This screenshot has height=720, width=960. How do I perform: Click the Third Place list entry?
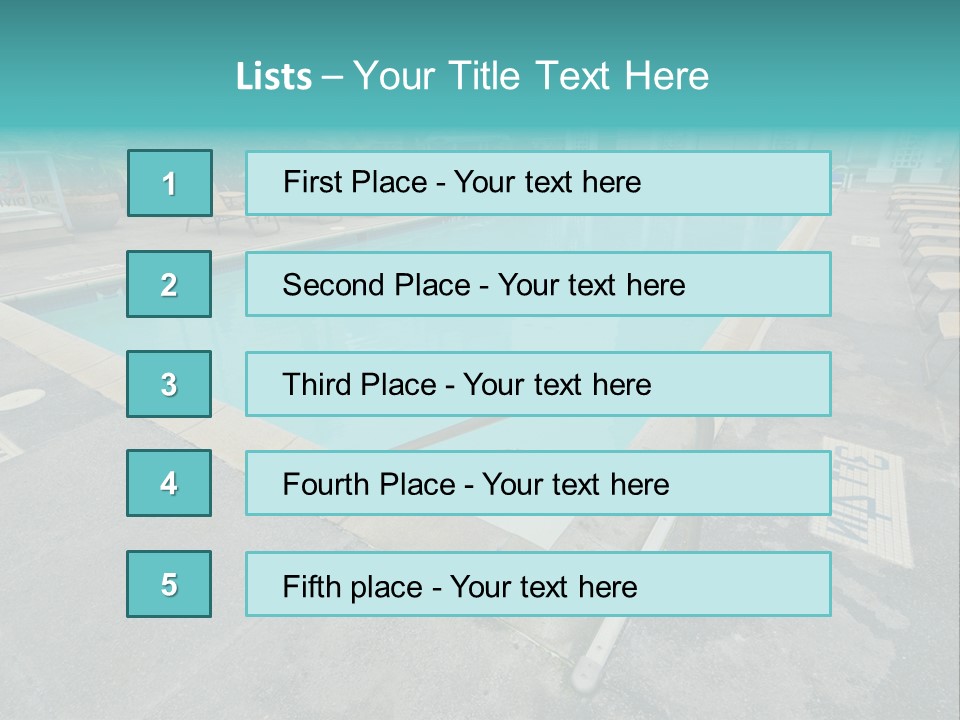(x=538, y=384)
